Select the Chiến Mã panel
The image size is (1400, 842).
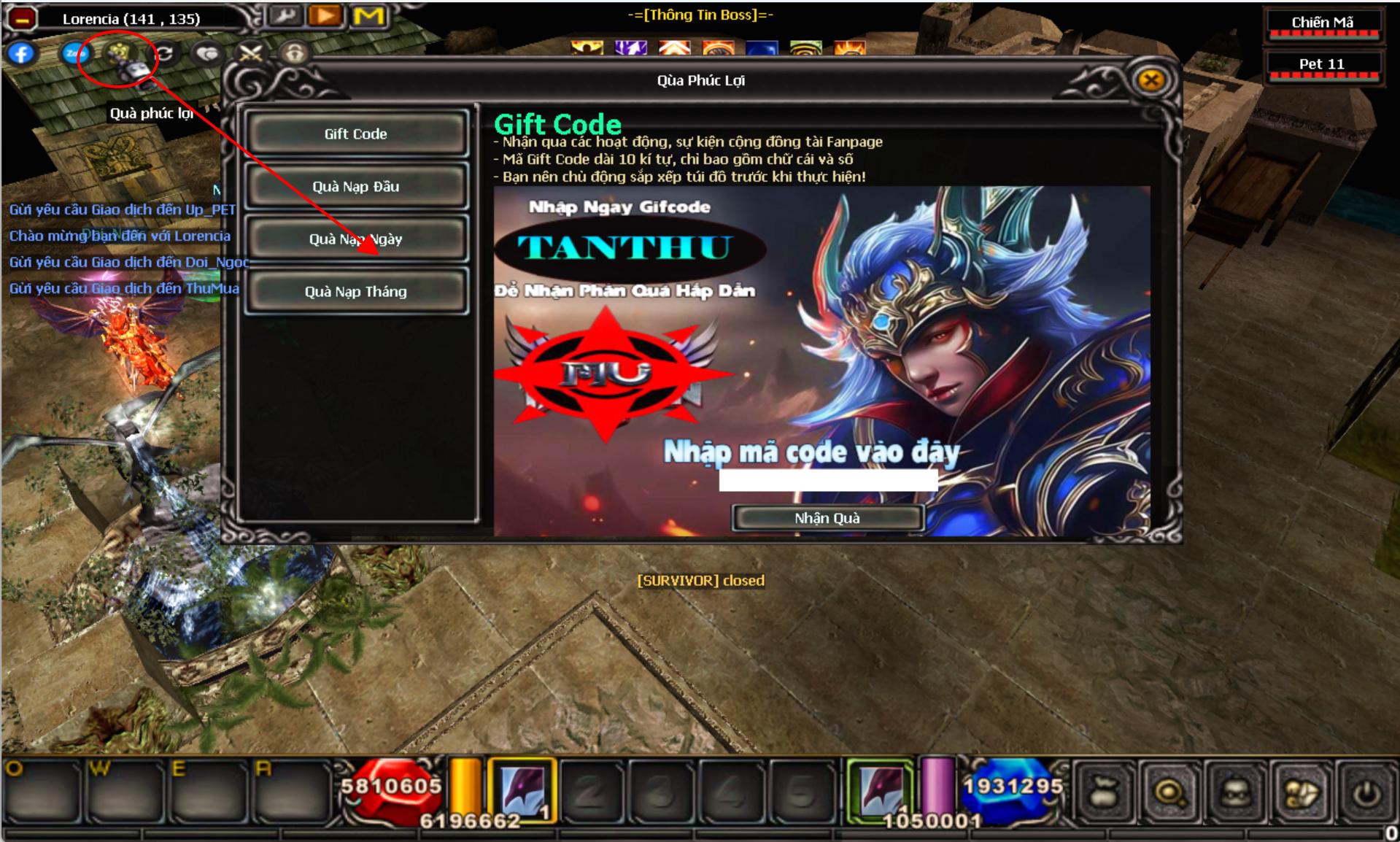pos(1322,24)
